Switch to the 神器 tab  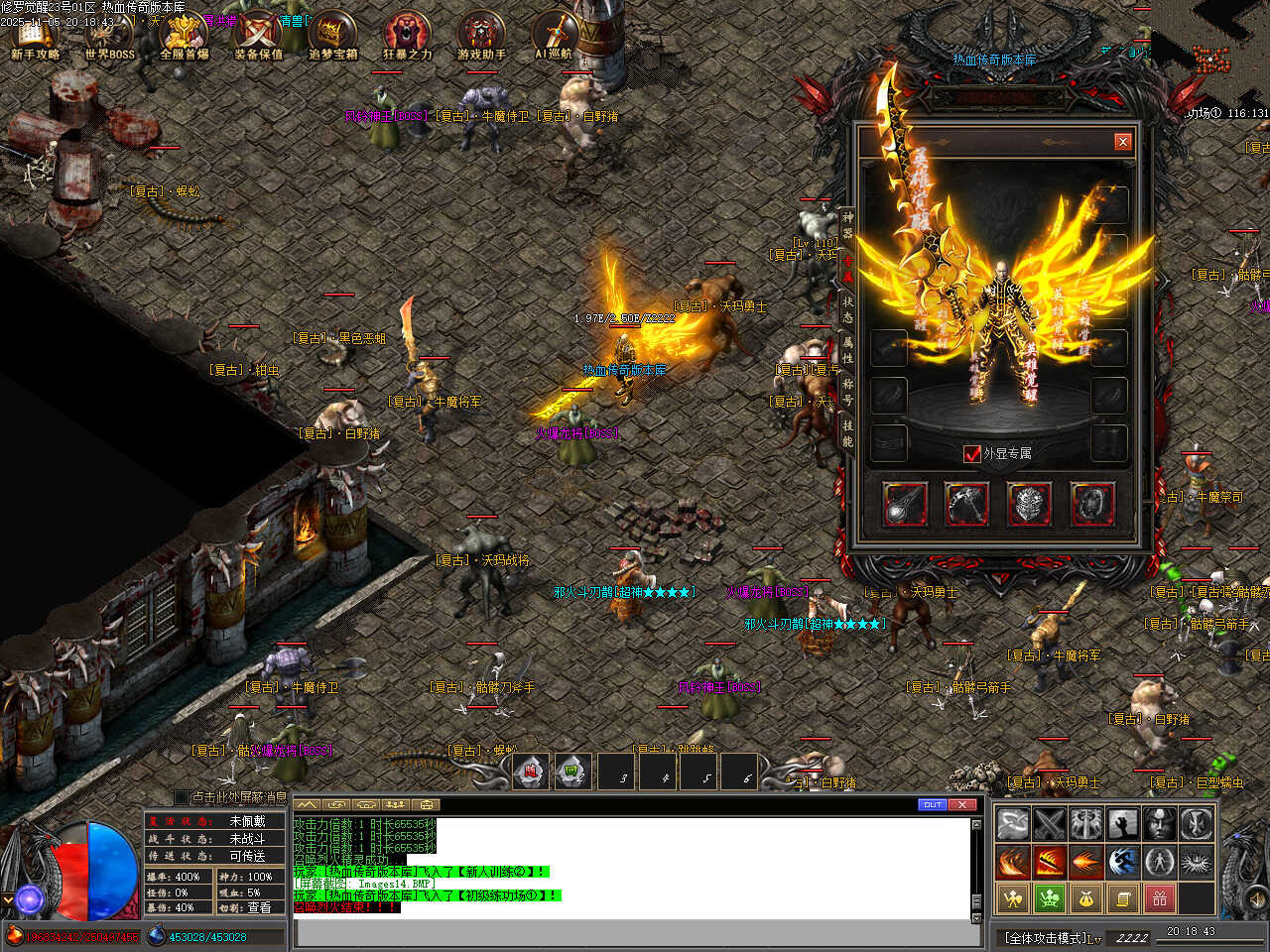pos(847,223)
